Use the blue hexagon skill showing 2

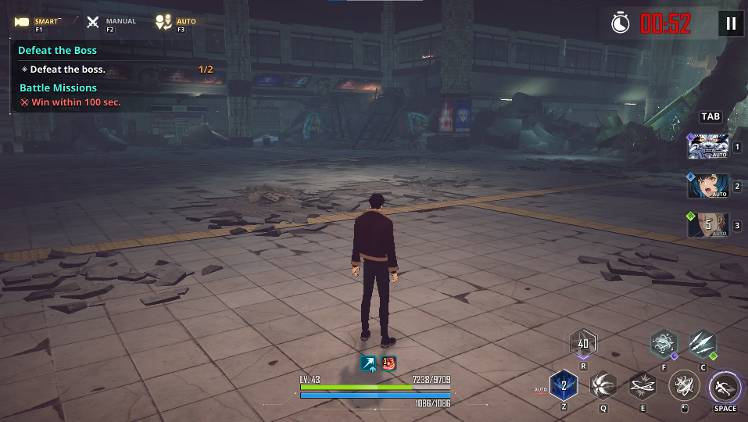(563, 385)
